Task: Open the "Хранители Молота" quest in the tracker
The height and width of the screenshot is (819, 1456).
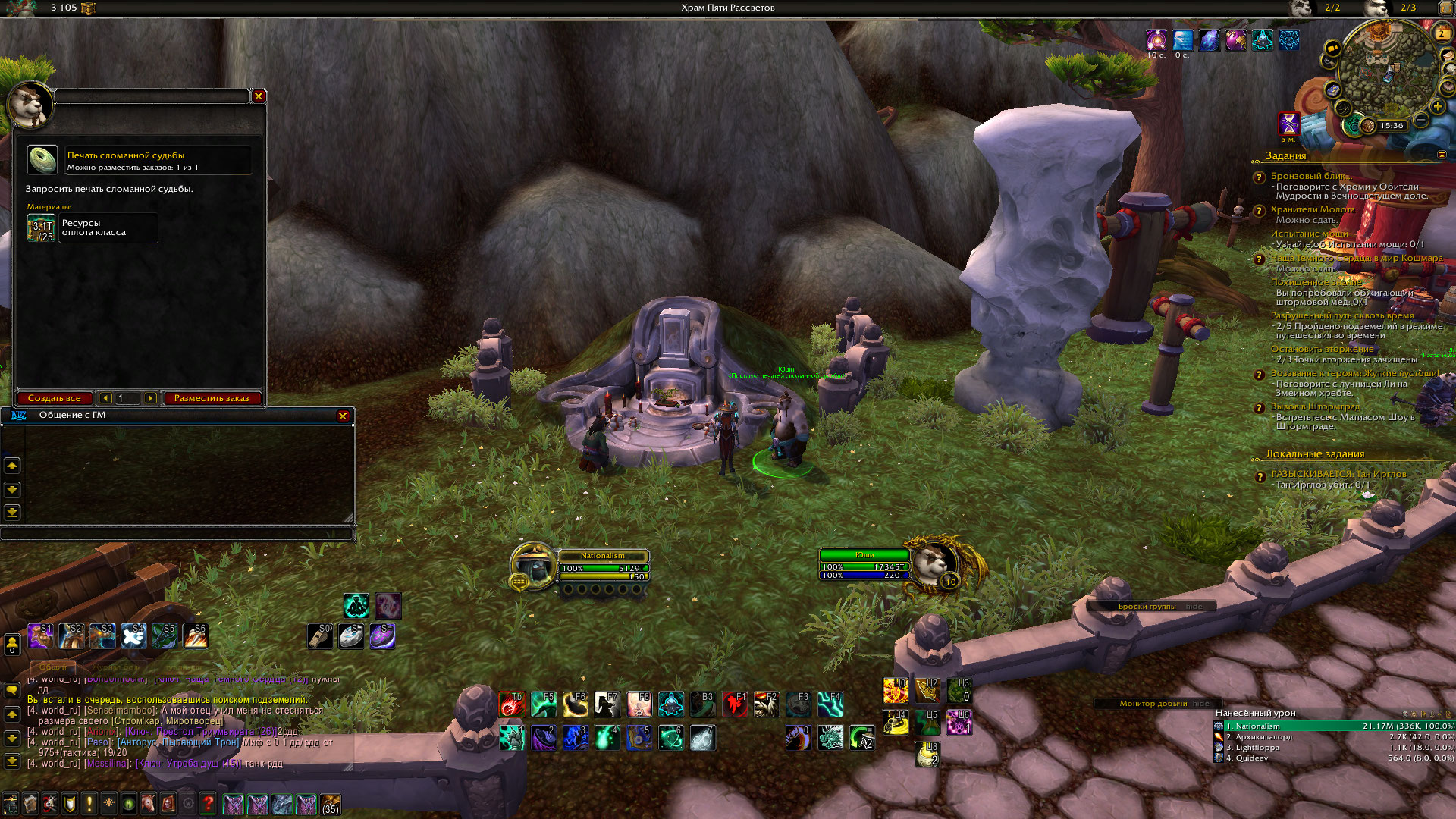Action: (1313, 209)
